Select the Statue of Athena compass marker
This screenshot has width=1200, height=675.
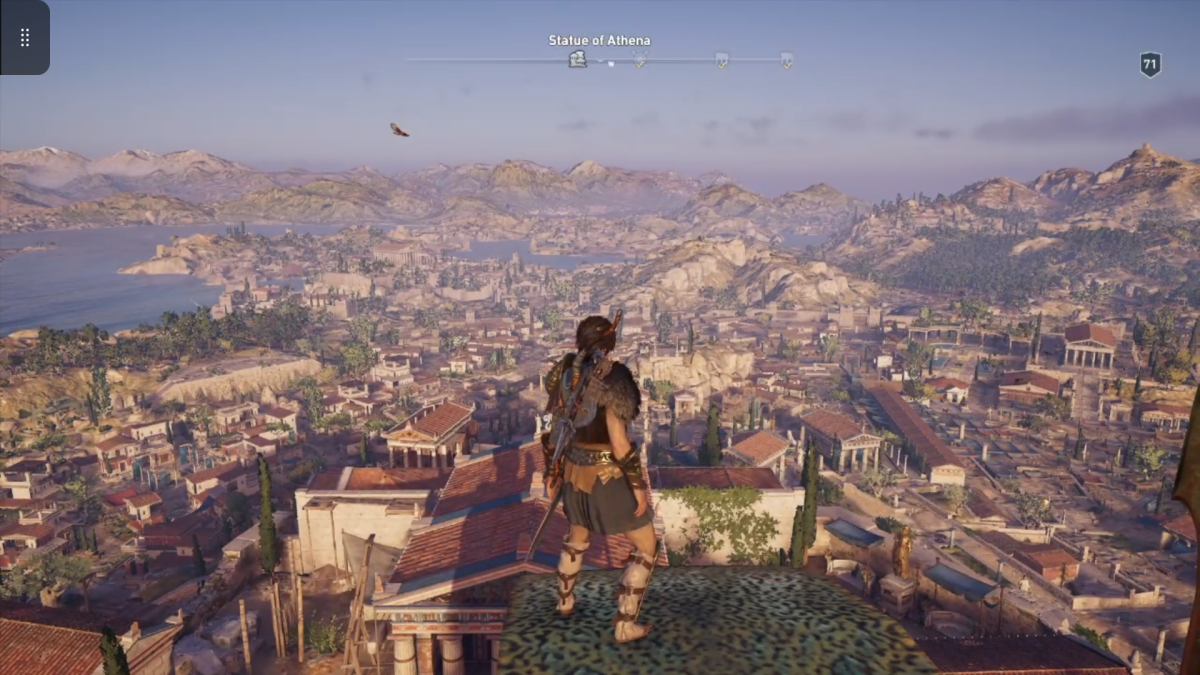point(577,60)
